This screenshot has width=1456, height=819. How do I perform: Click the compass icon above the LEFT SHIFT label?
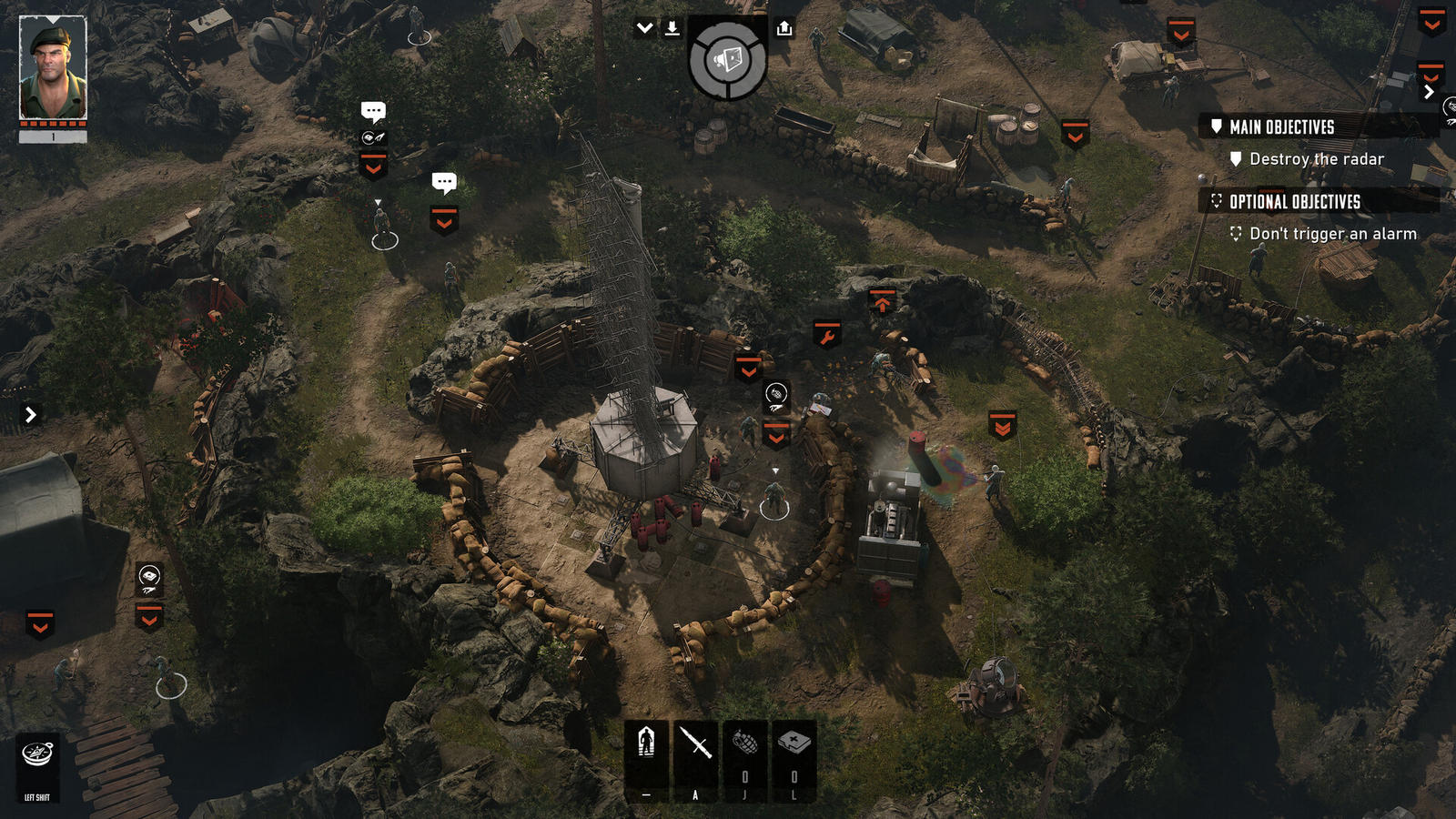(x=38, y=753)
